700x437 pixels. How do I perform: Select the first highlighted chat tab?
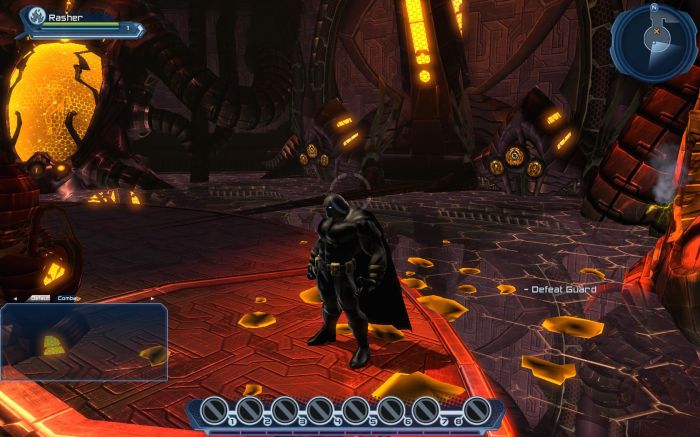[x=39, y=298]
